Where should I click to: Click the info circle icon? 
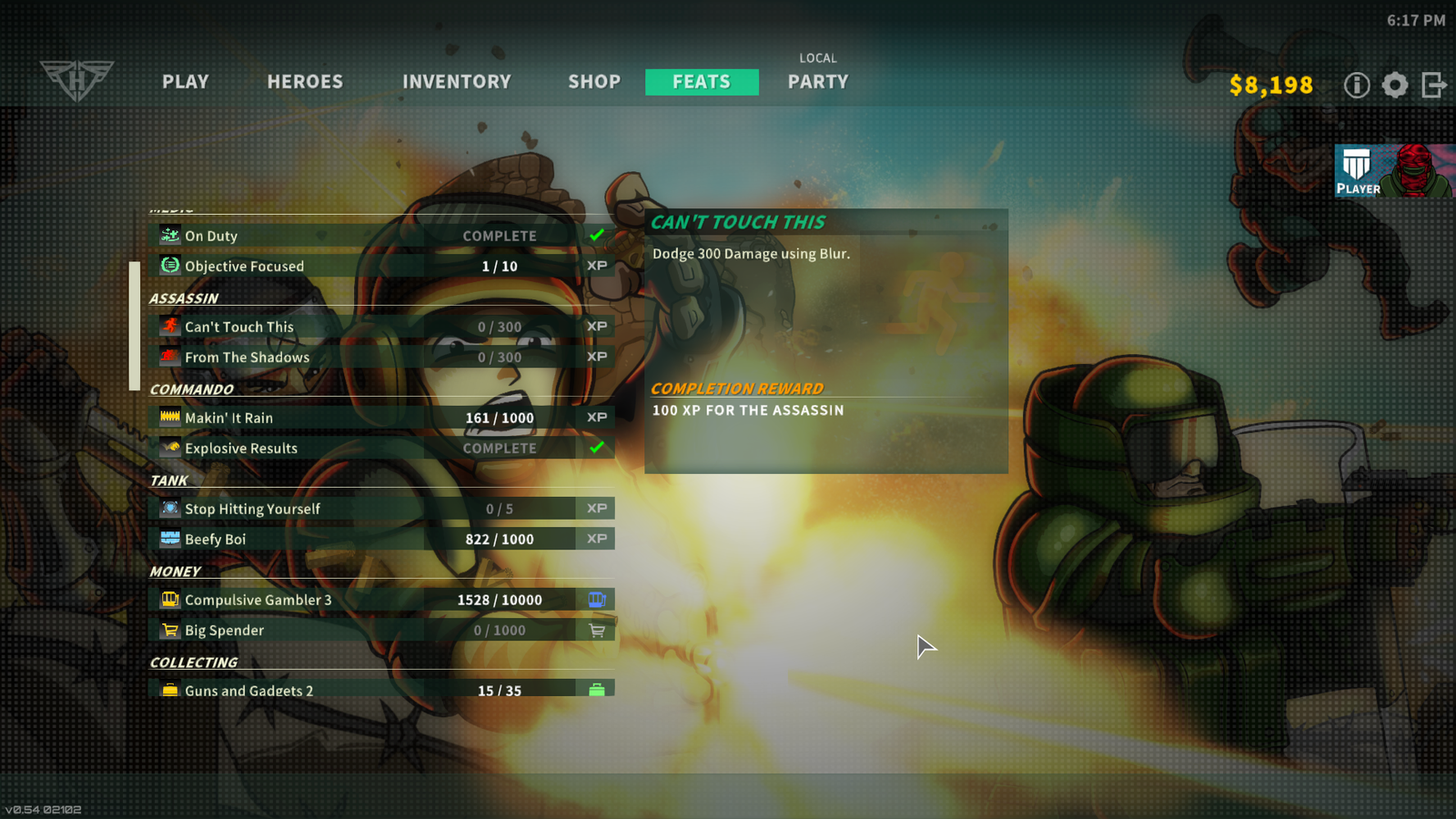[x=1357, y=86]
